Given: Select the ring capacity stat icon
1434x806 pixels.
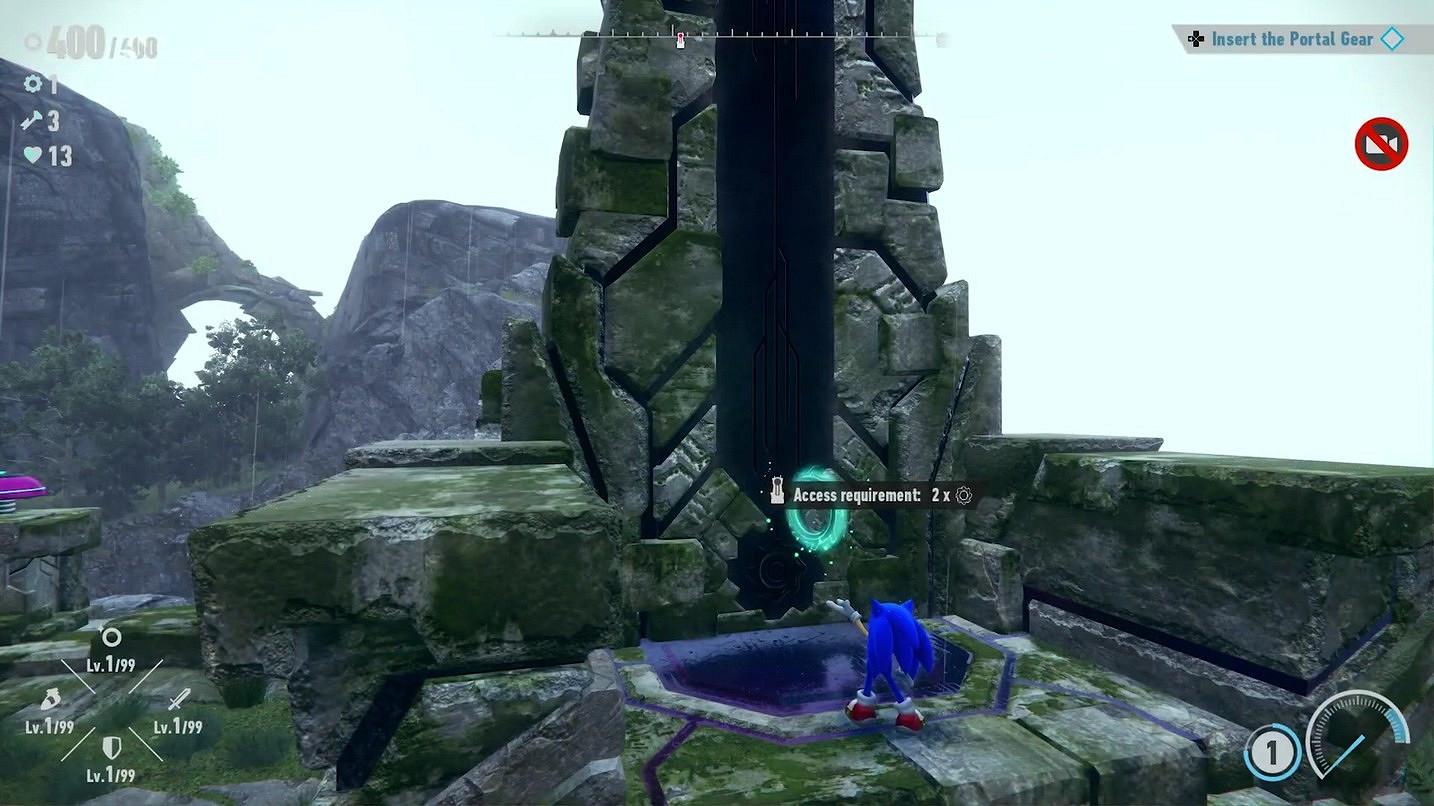Looking at the screenshot, I should (x=112, y=636).
